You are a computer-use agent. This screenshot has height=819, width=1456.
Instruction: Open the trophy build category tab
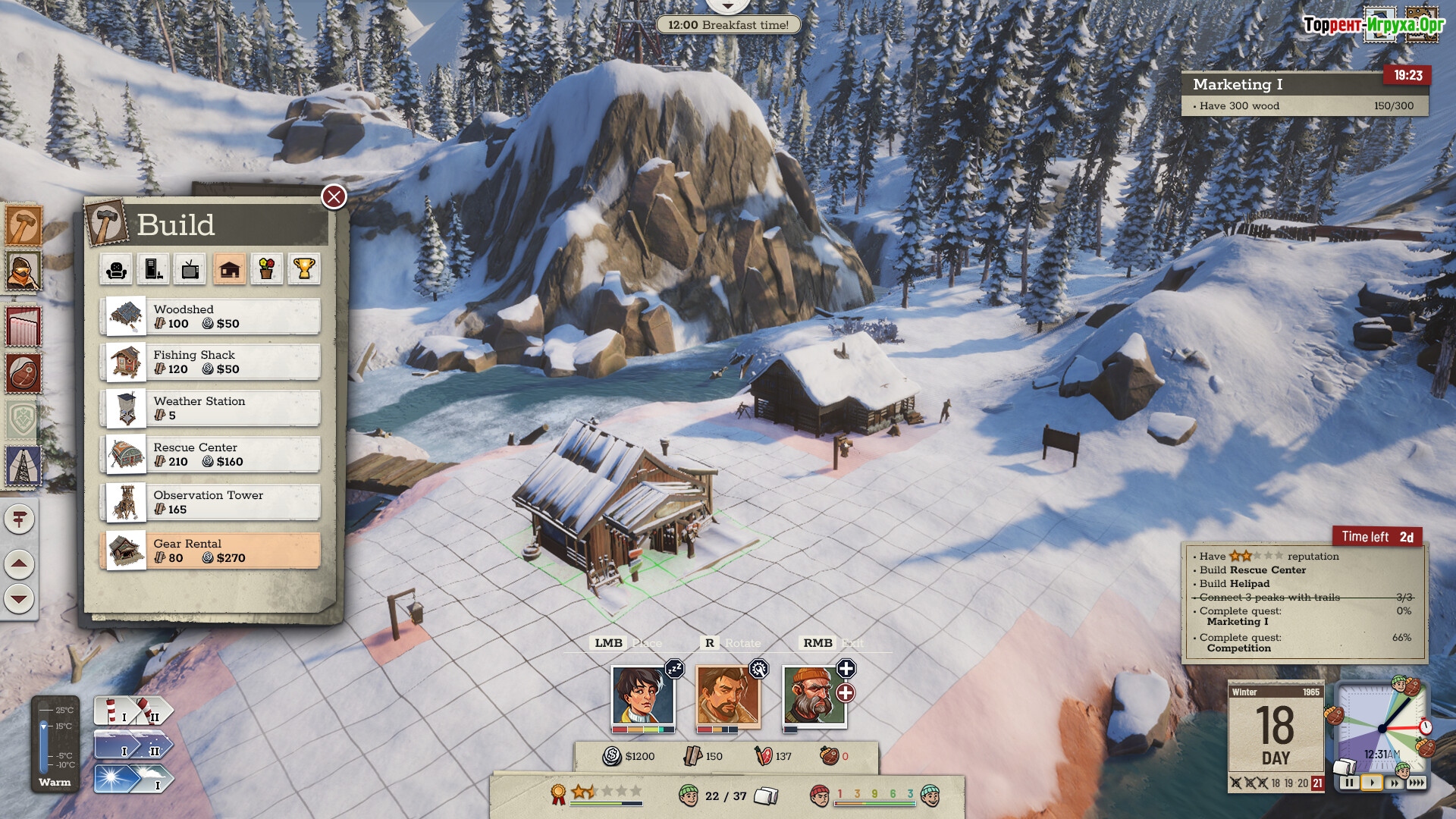303,269
